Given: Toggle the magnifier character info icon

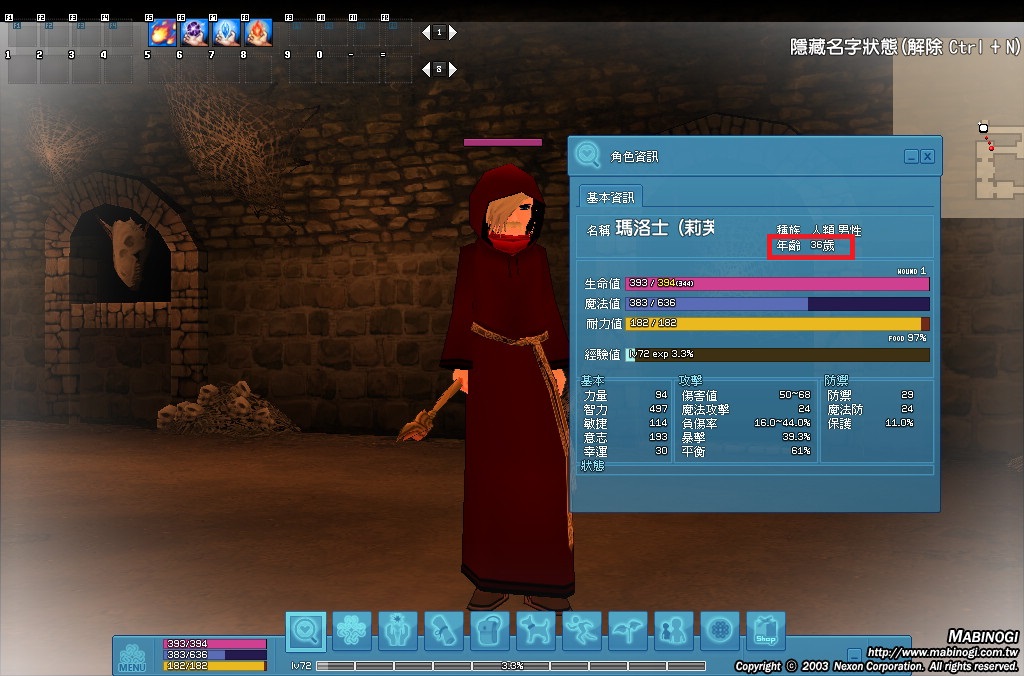Looking at the screenshot, I should 305,631.
